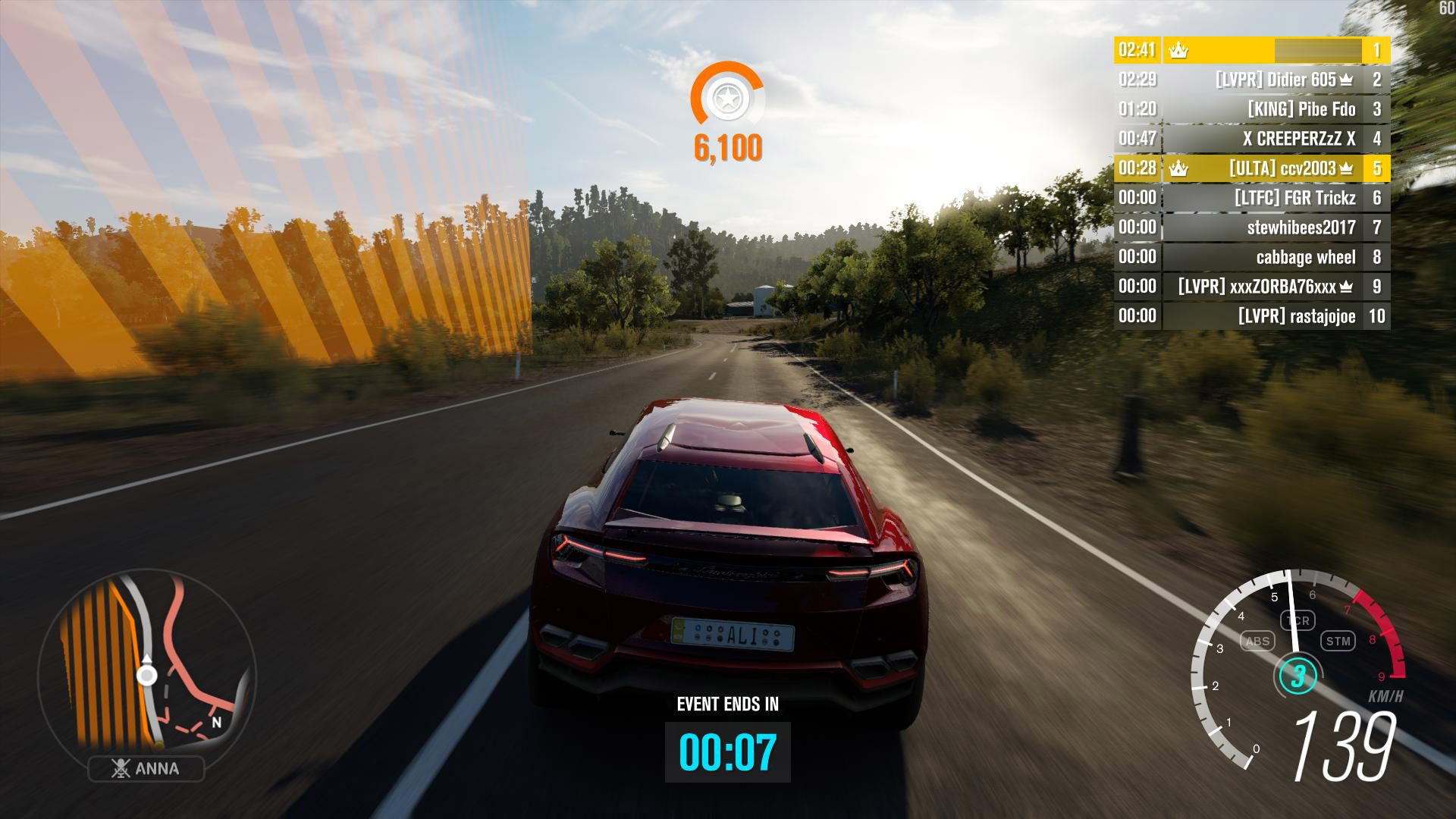Highlight the ccv2003 leaderboard entry
This screenshot has width=1456, height=819.
[x=1251, y=168]
